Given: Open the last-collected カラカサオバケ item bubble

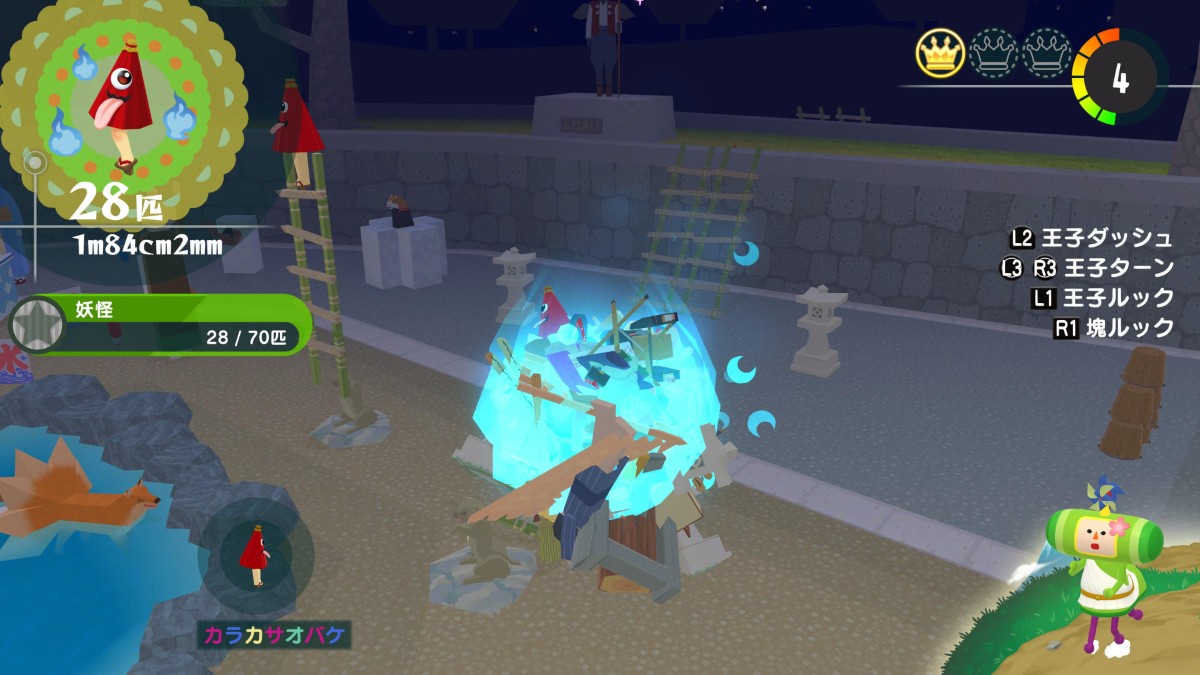Looking at the screenshot, I should pyautogui.click(x=256, y=554).
